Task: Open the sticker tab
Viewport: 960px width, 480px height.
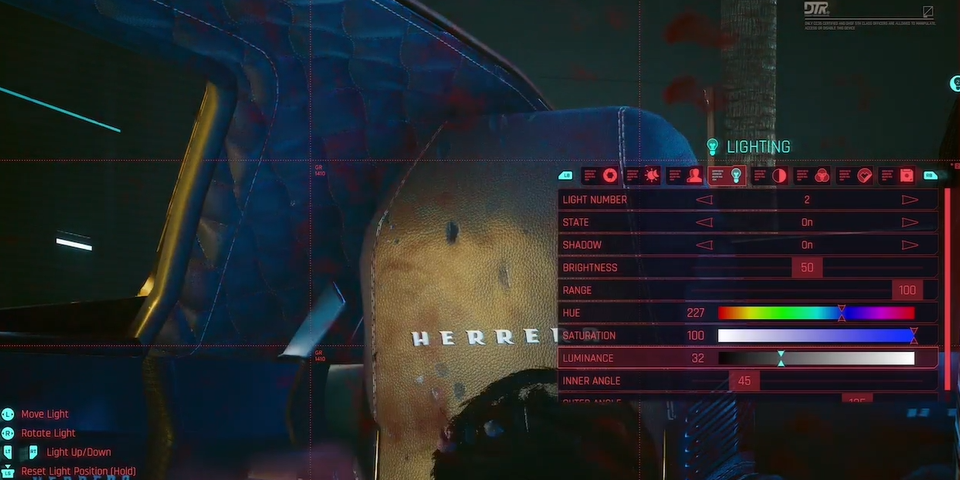Action: (864, 176)
